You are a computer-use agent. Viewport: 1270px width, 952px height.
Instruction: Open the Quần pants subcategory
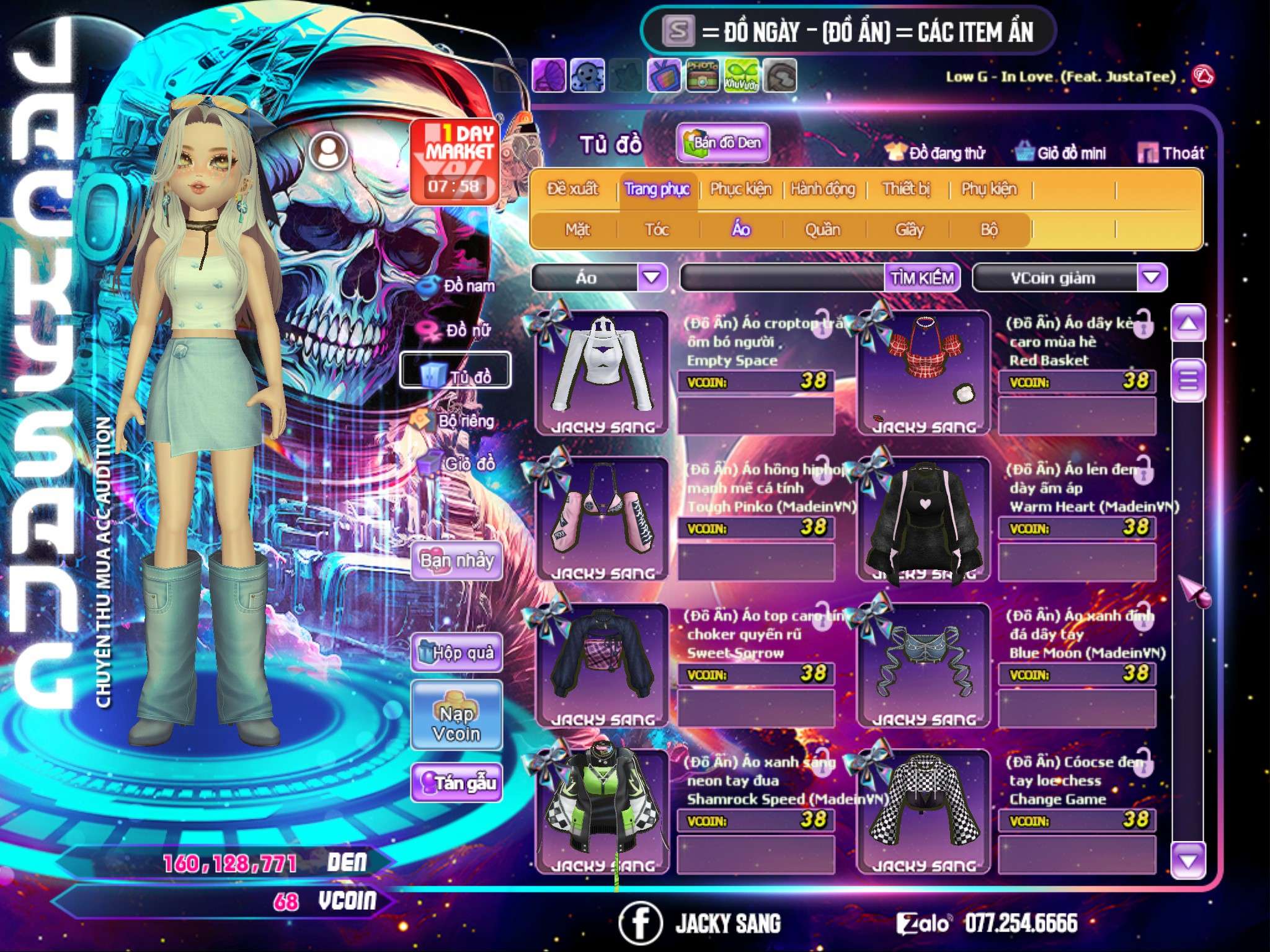(822, 230)
